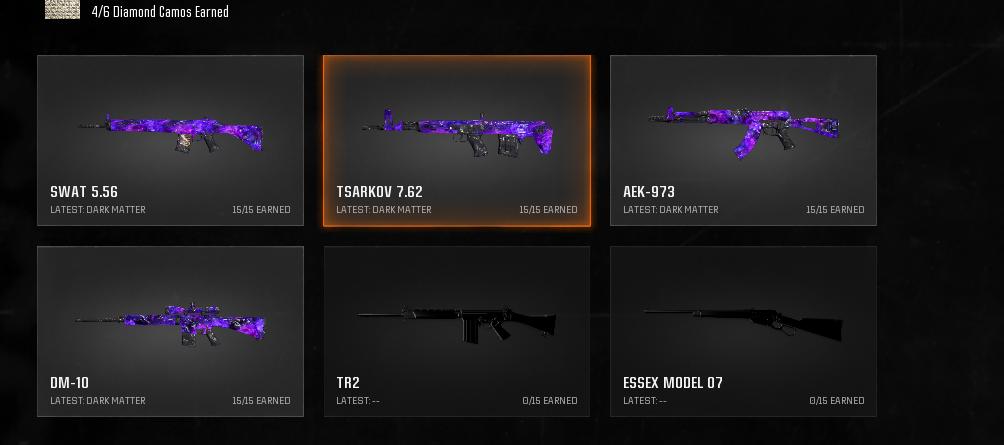Choose the Tsarkov 7.62 weapon card

[x=457, y=141]
